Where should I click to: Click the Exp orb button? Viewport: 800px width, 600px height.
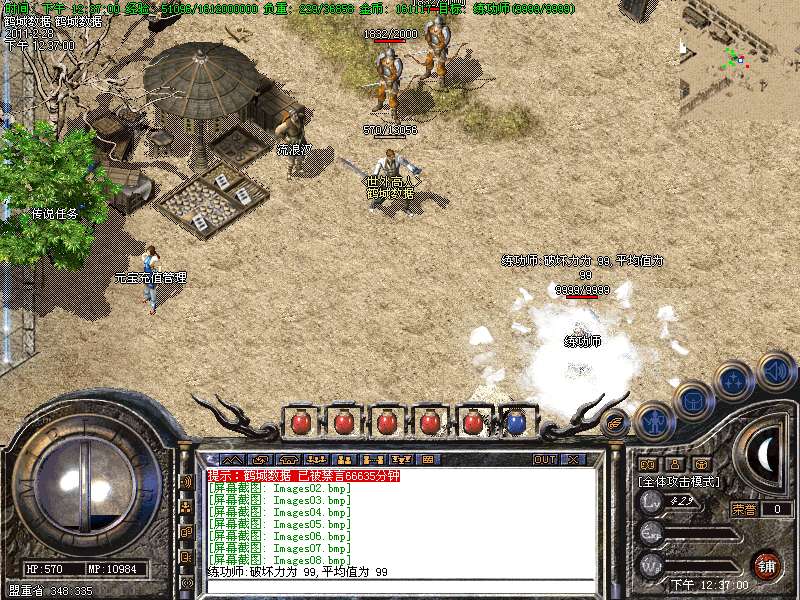tap(652, 532)
